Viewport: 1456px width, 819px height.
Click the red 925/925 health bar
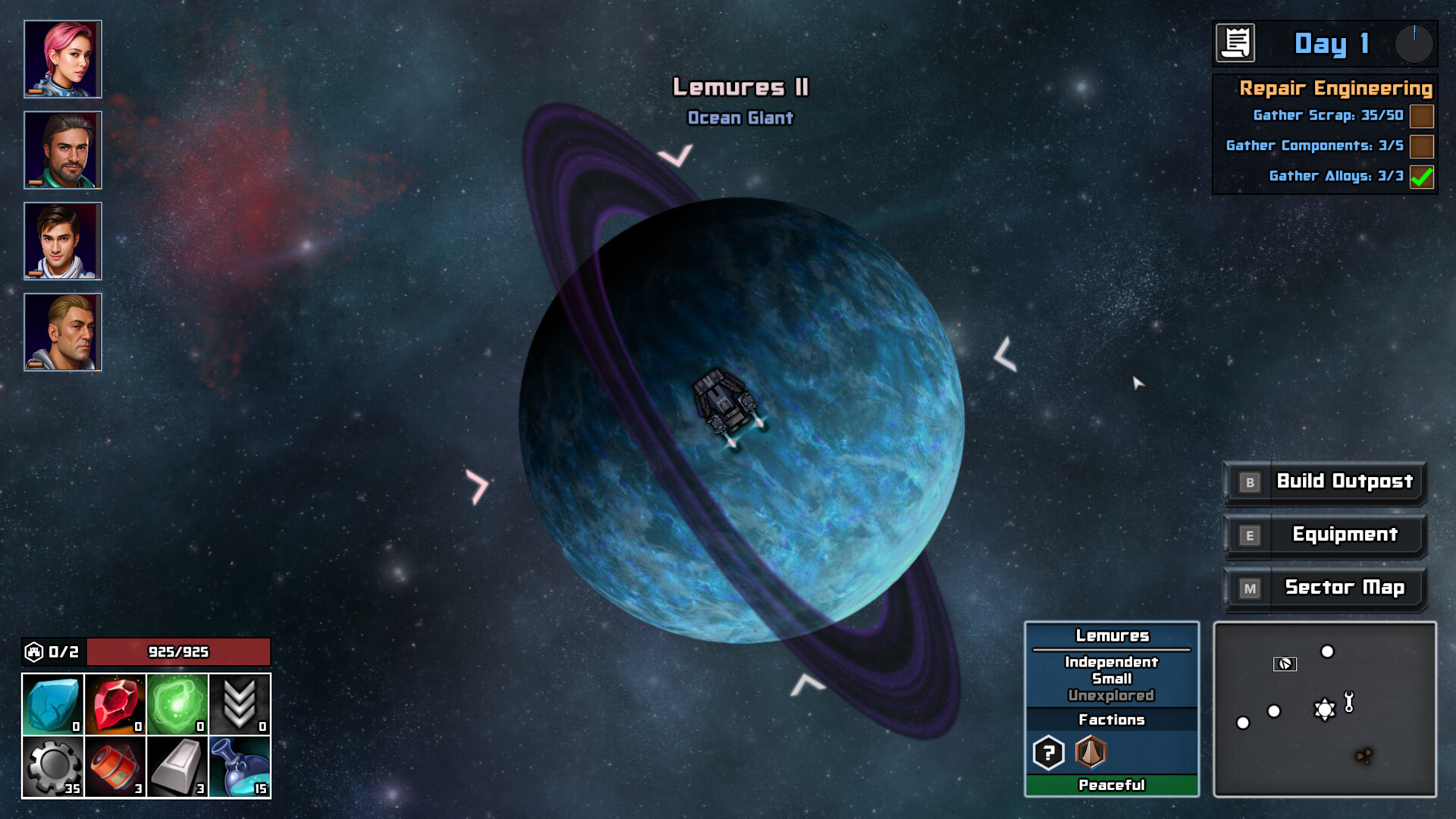click(179, 651)
